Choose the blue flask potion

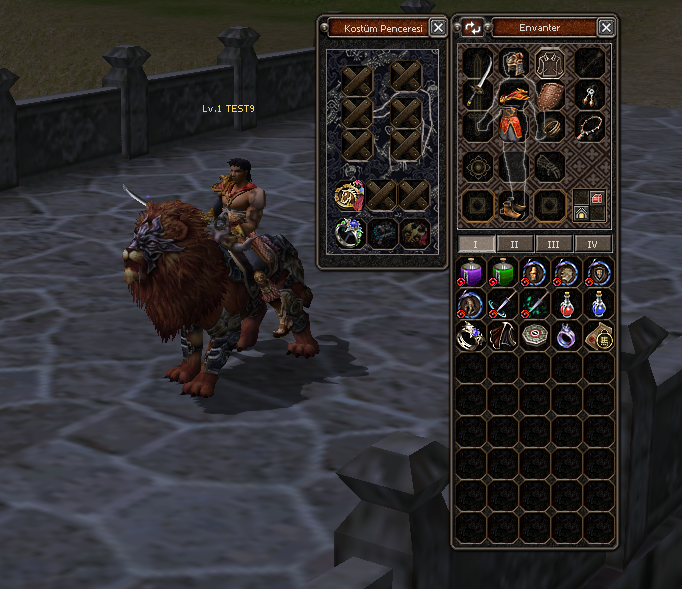tap(599, 303)
